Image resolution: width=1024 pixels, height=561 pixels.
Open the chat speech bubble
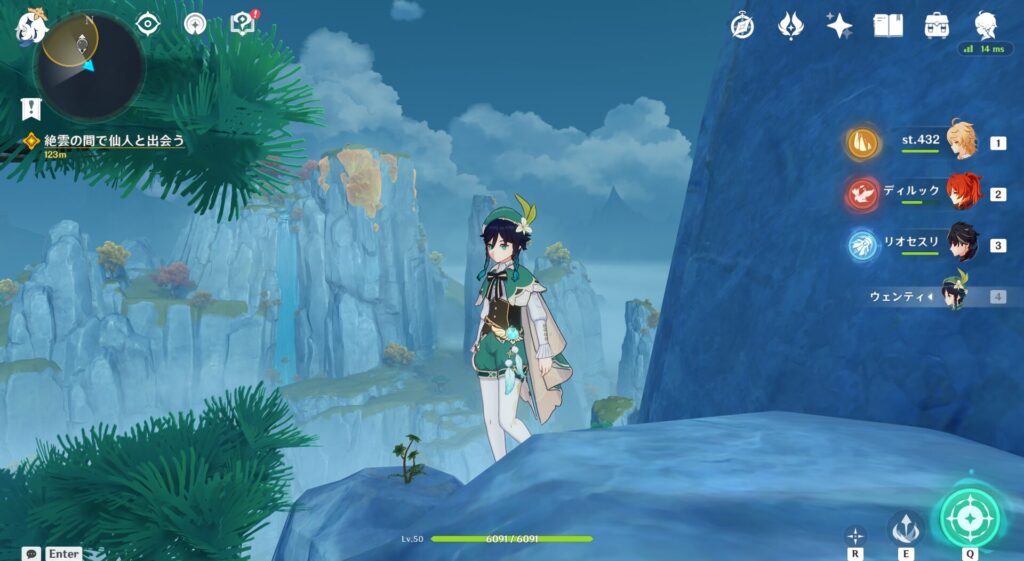coord(31,553)
